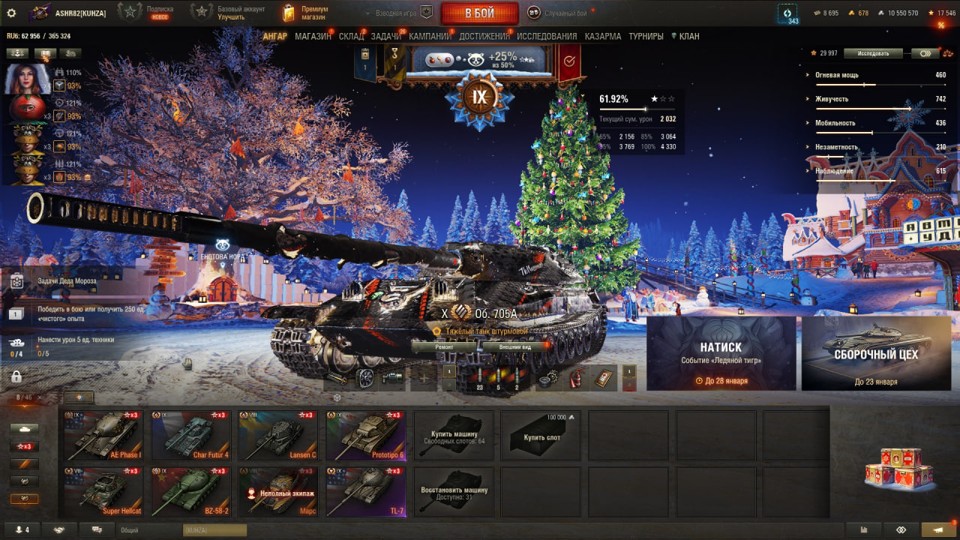Open the МАГАЗИН tab

(313, 36)
